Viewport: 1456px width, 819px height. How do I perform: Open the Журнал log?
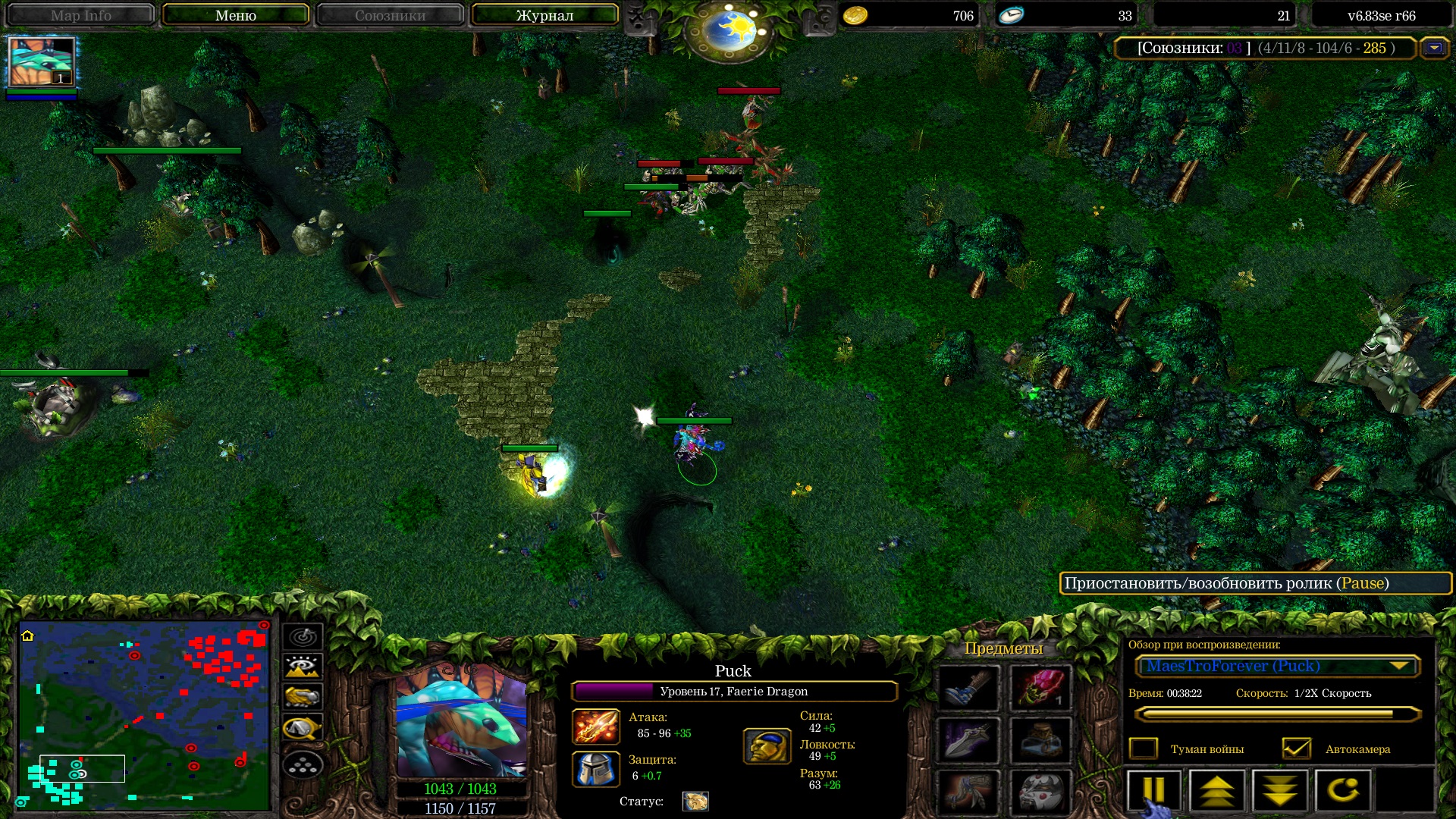coord(544,15)
